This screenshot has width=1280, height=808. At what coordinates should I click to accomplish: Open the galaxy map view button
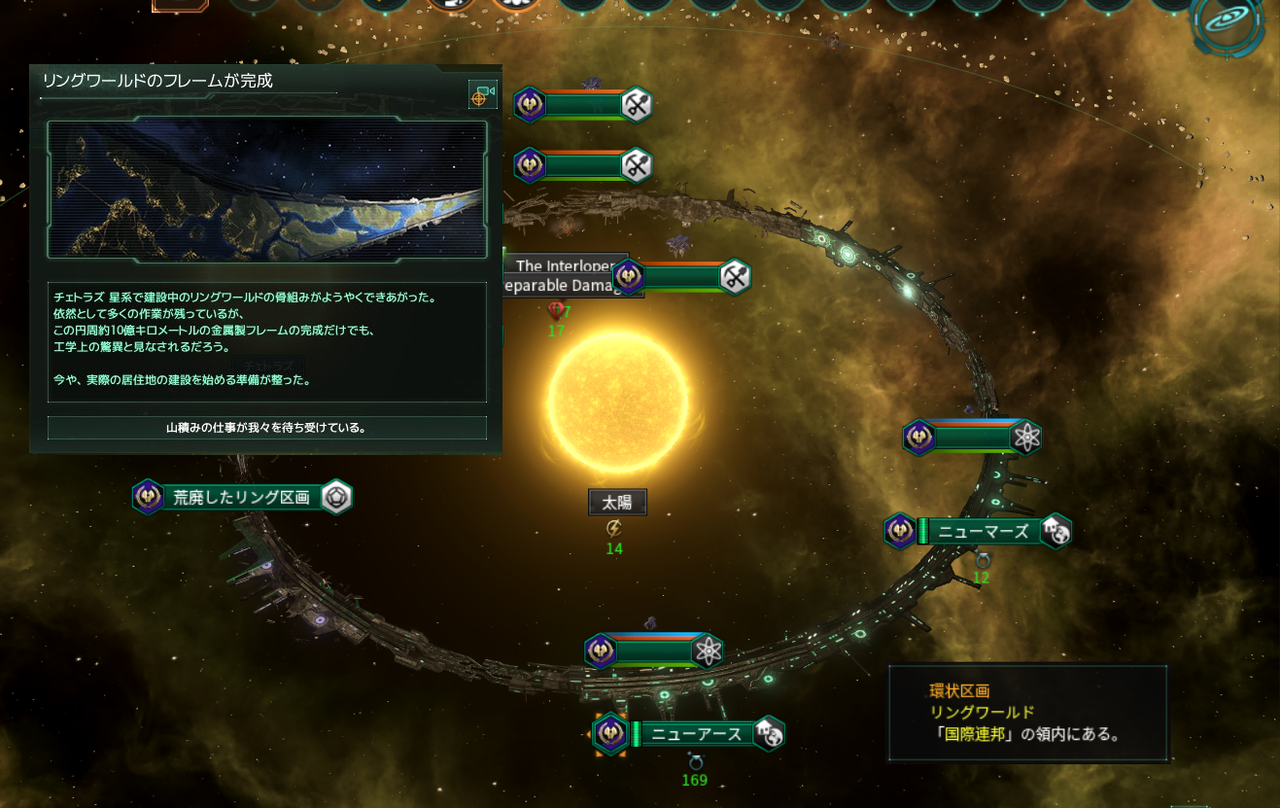point(1232,23)
